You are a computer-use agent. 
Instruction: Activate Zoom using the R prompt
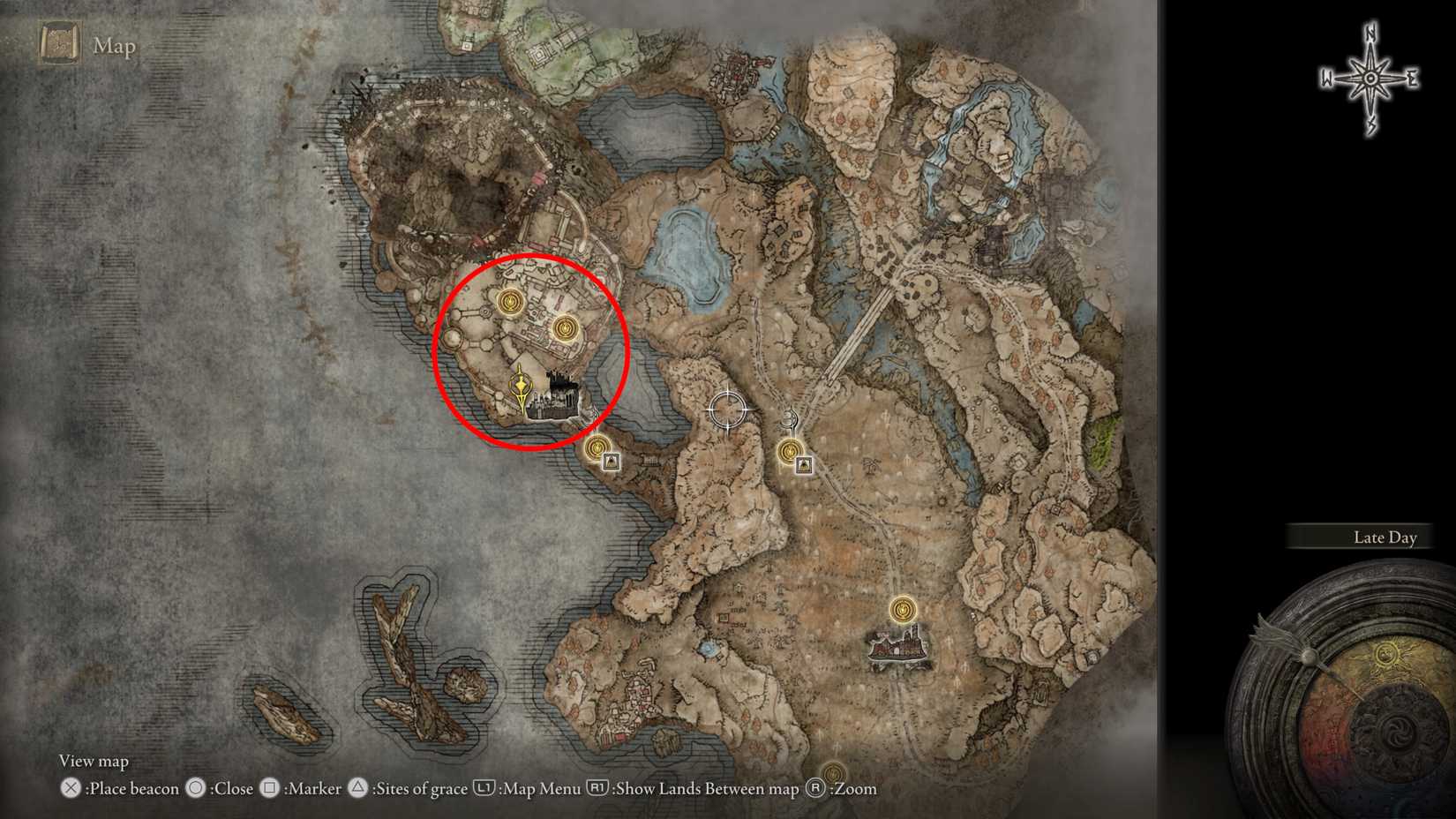[x=816, y=789]
